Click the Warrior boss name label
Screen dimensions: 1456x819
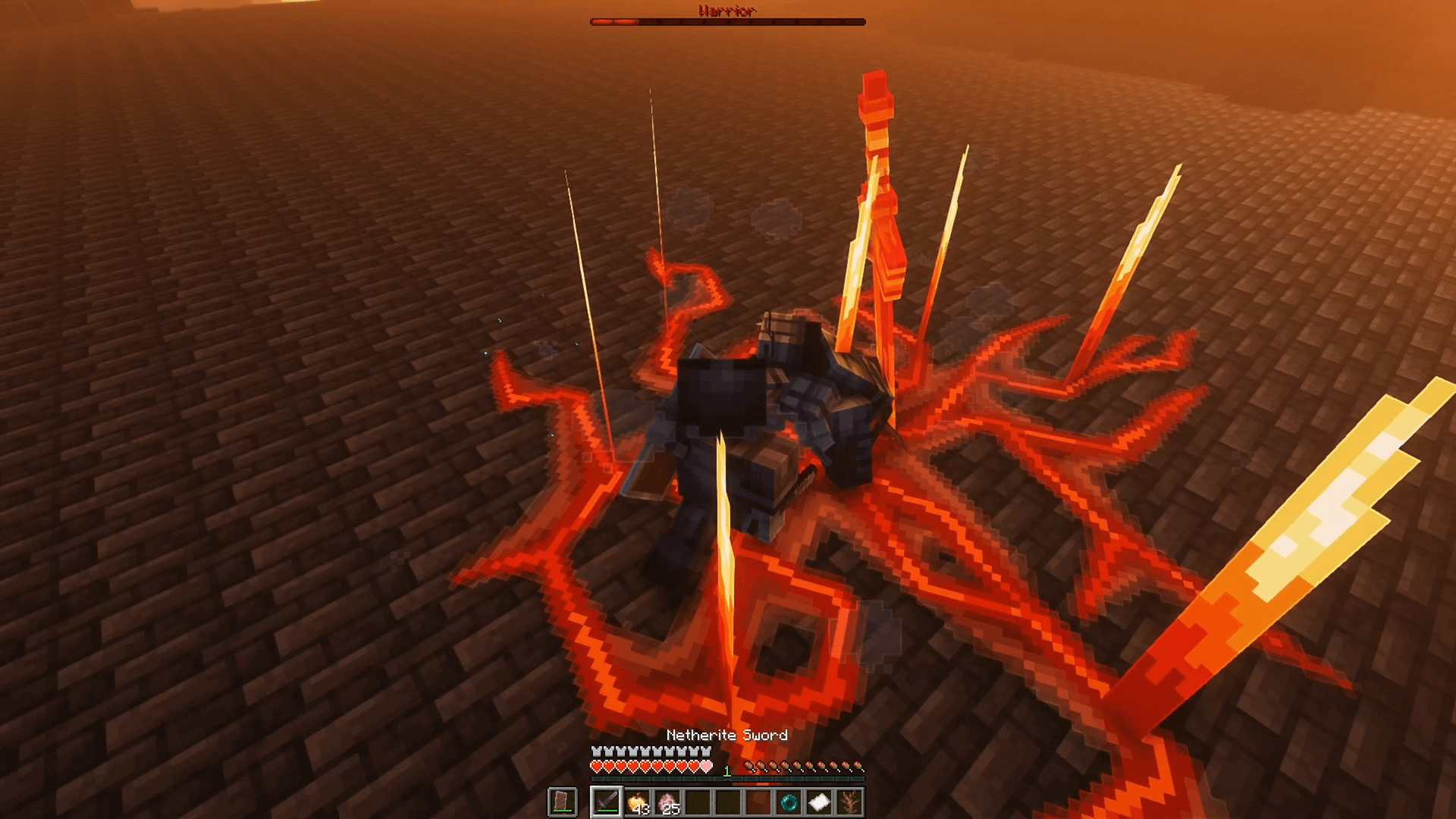pyautogui.click(x=726, y=10)
